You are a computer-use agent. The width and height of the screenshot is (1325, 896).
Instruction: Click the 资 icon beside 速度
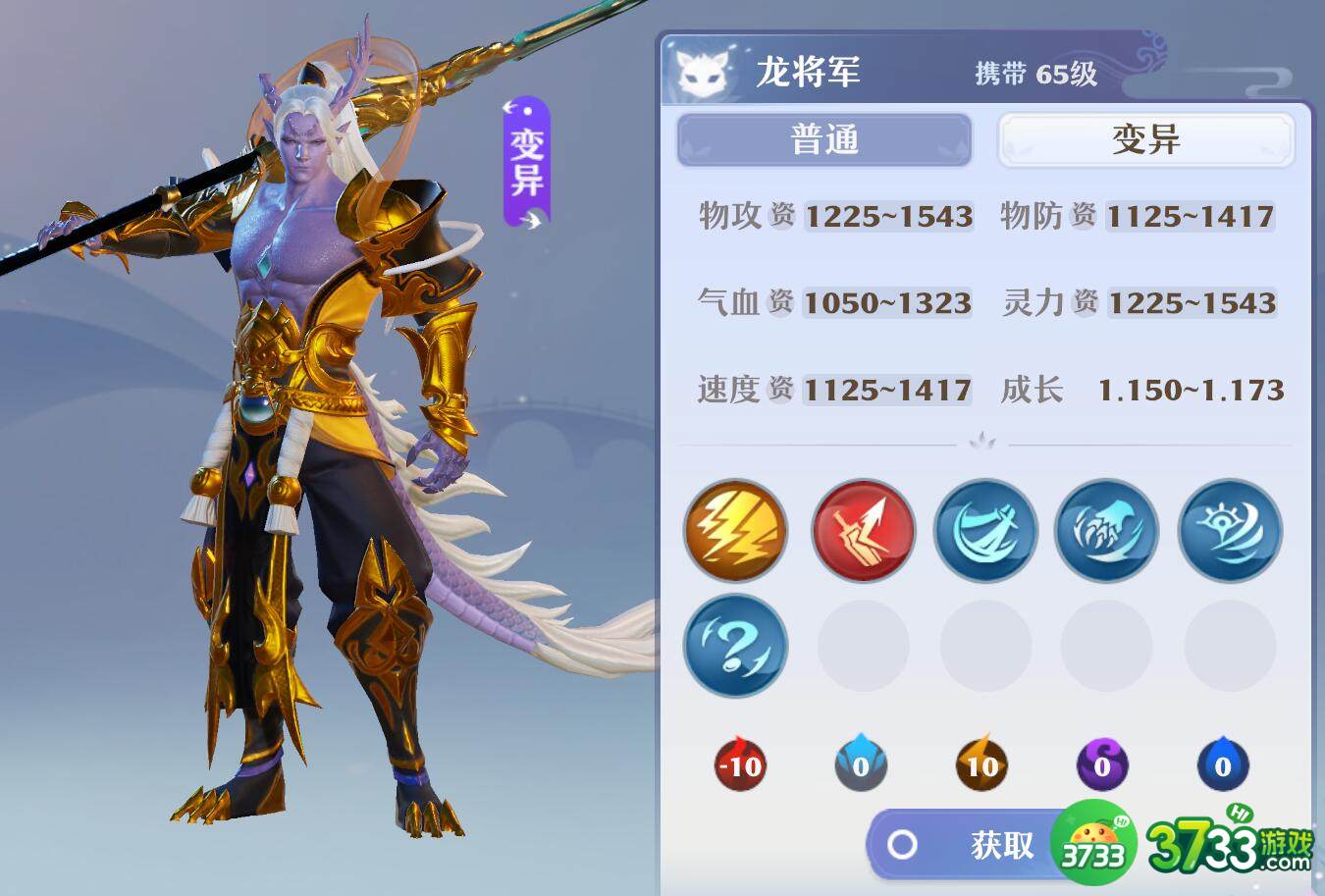point(779,391)
